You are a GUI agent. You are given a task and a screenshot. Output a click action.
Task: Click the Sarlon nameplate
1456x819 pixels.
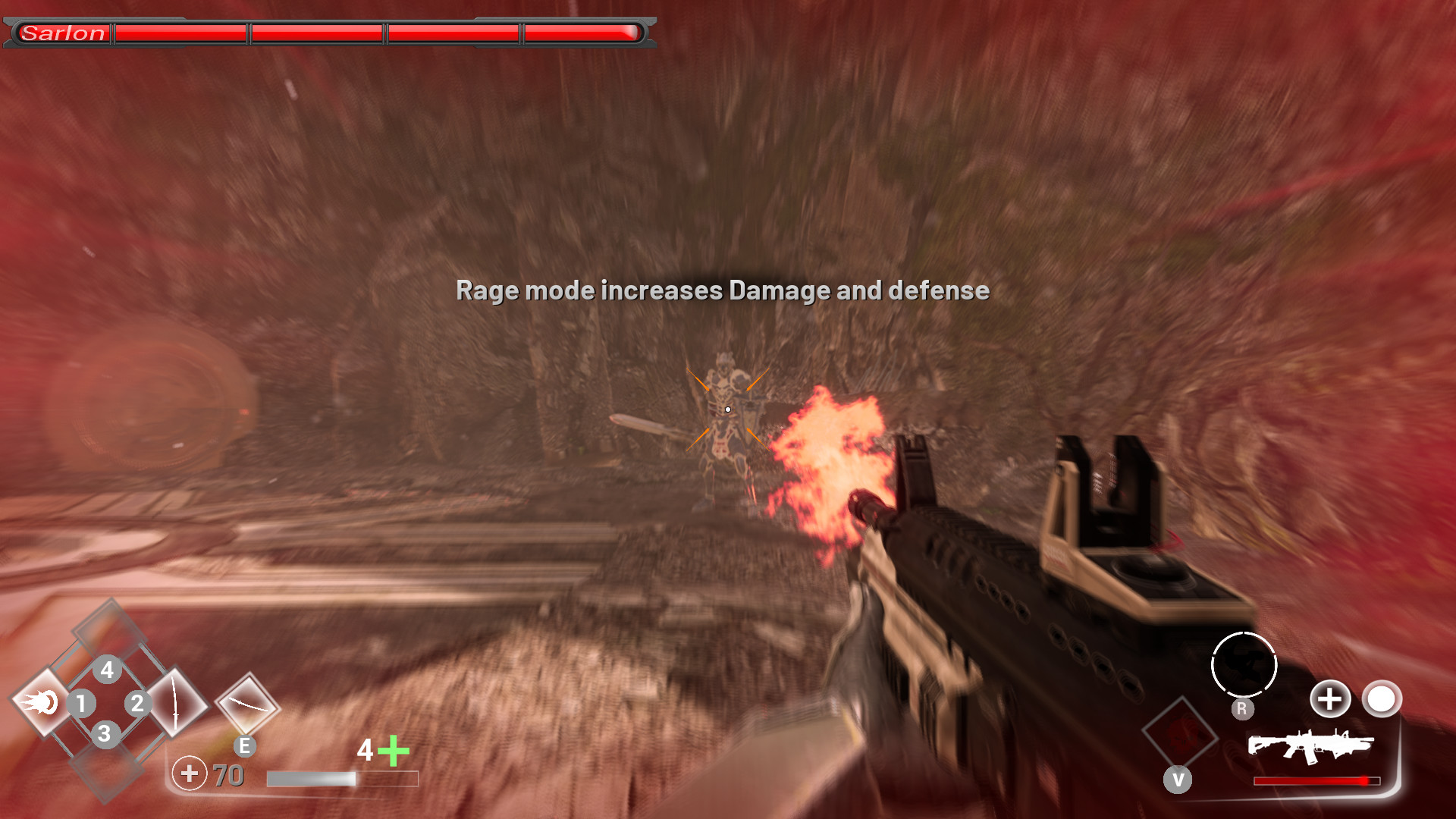(64, 33)
